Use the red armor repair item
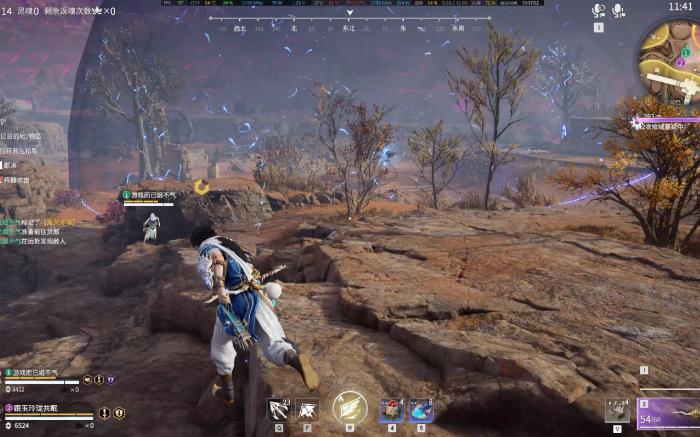The width and height of the screenshot is (700, 437). (x=391, y=409)
